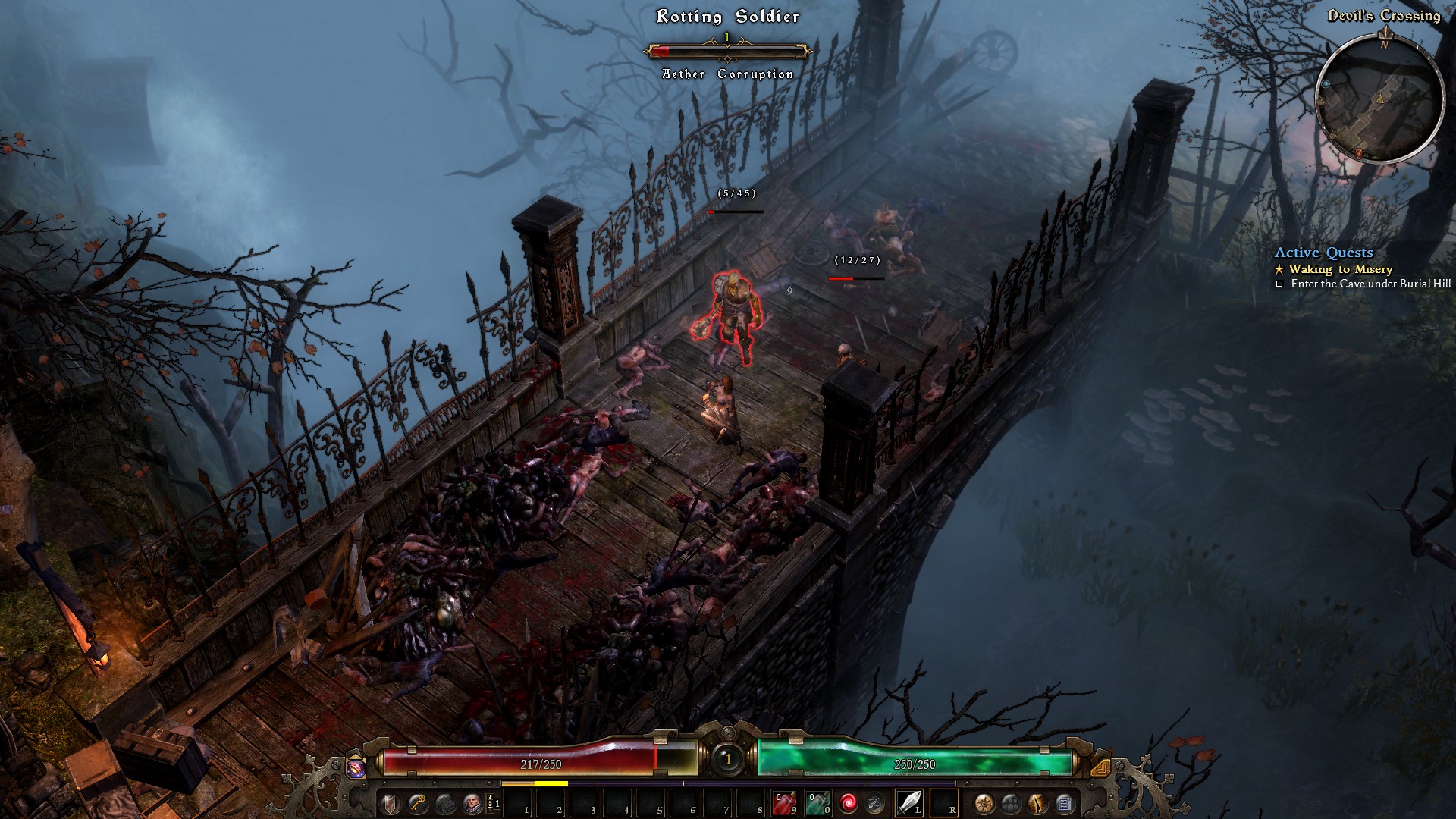The image size is (1456, 819).
Task: Select the empty right-click skill slot
Action: click(943, 802)
